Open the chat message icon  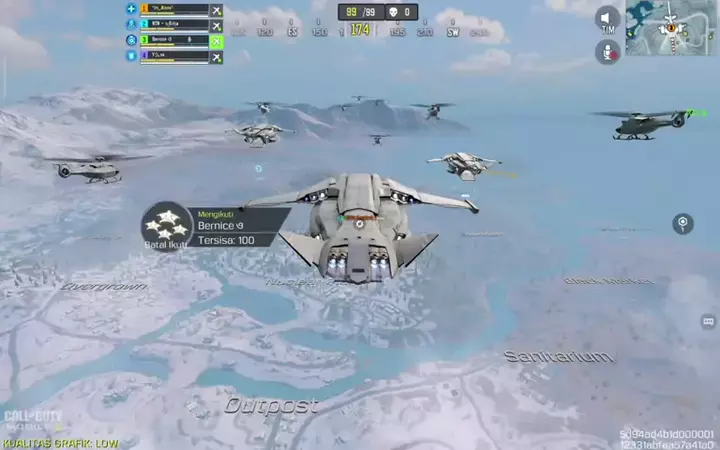(708, 321)
